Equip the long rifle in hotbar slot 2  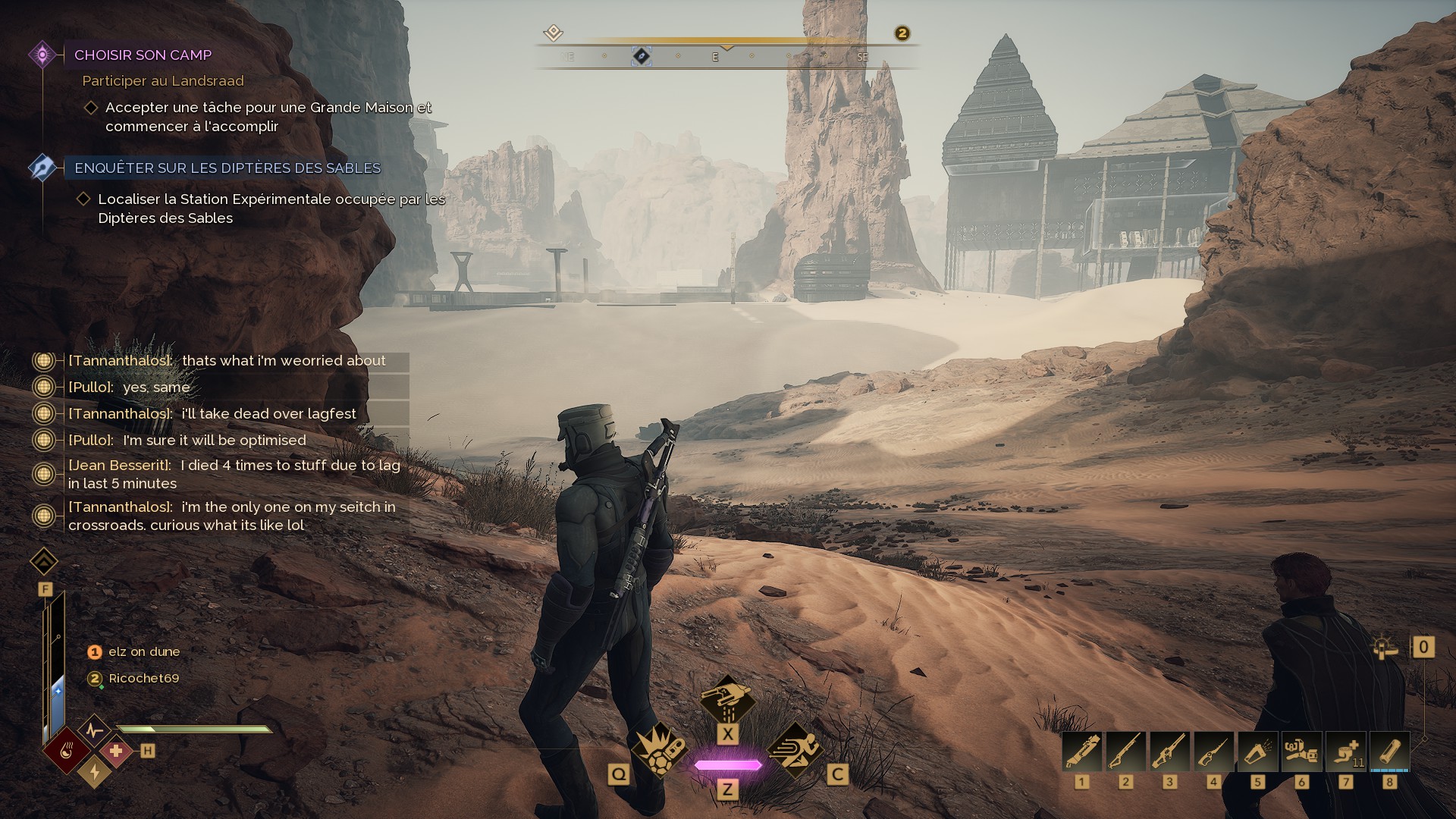click(x=1125, y=751)
